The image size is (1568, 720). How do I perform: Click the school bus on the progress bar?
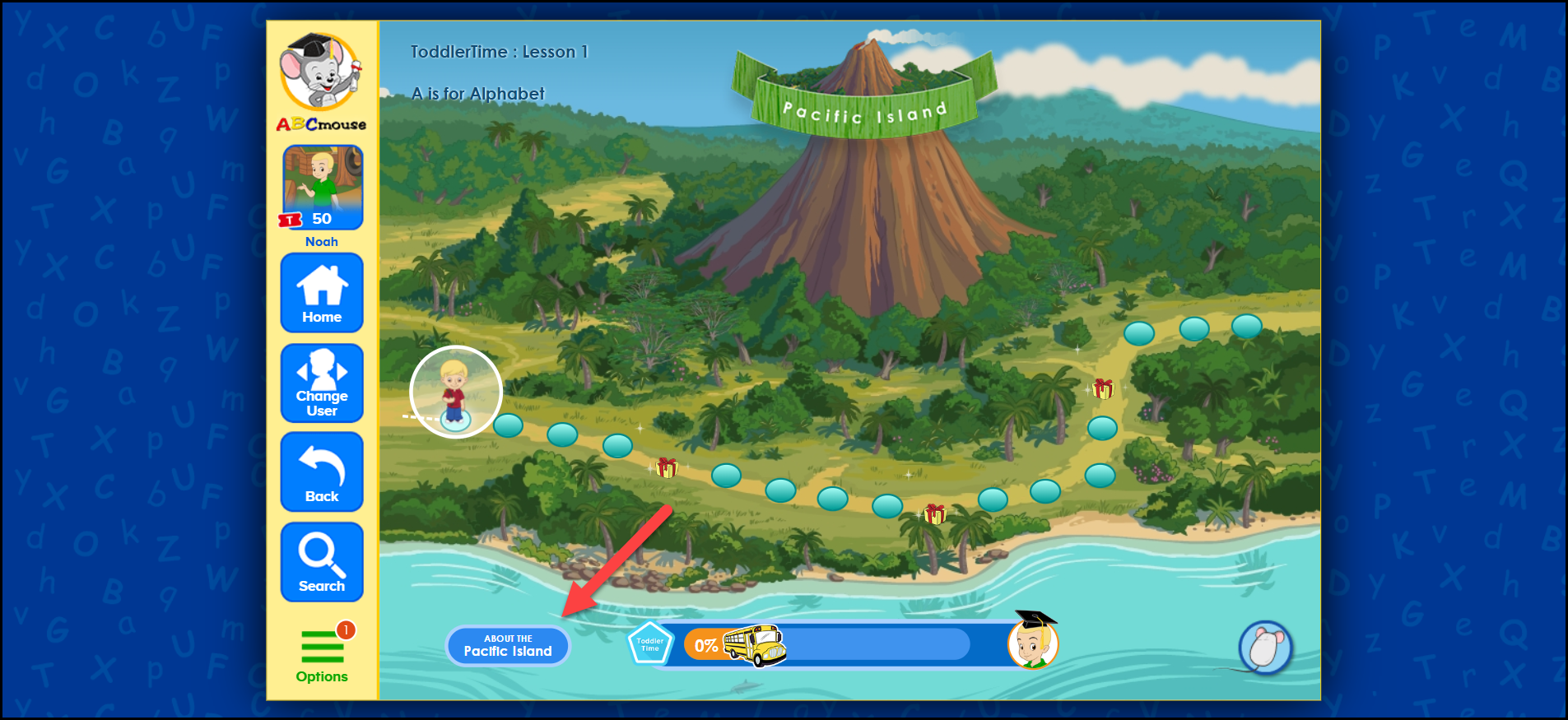[753, 646]
